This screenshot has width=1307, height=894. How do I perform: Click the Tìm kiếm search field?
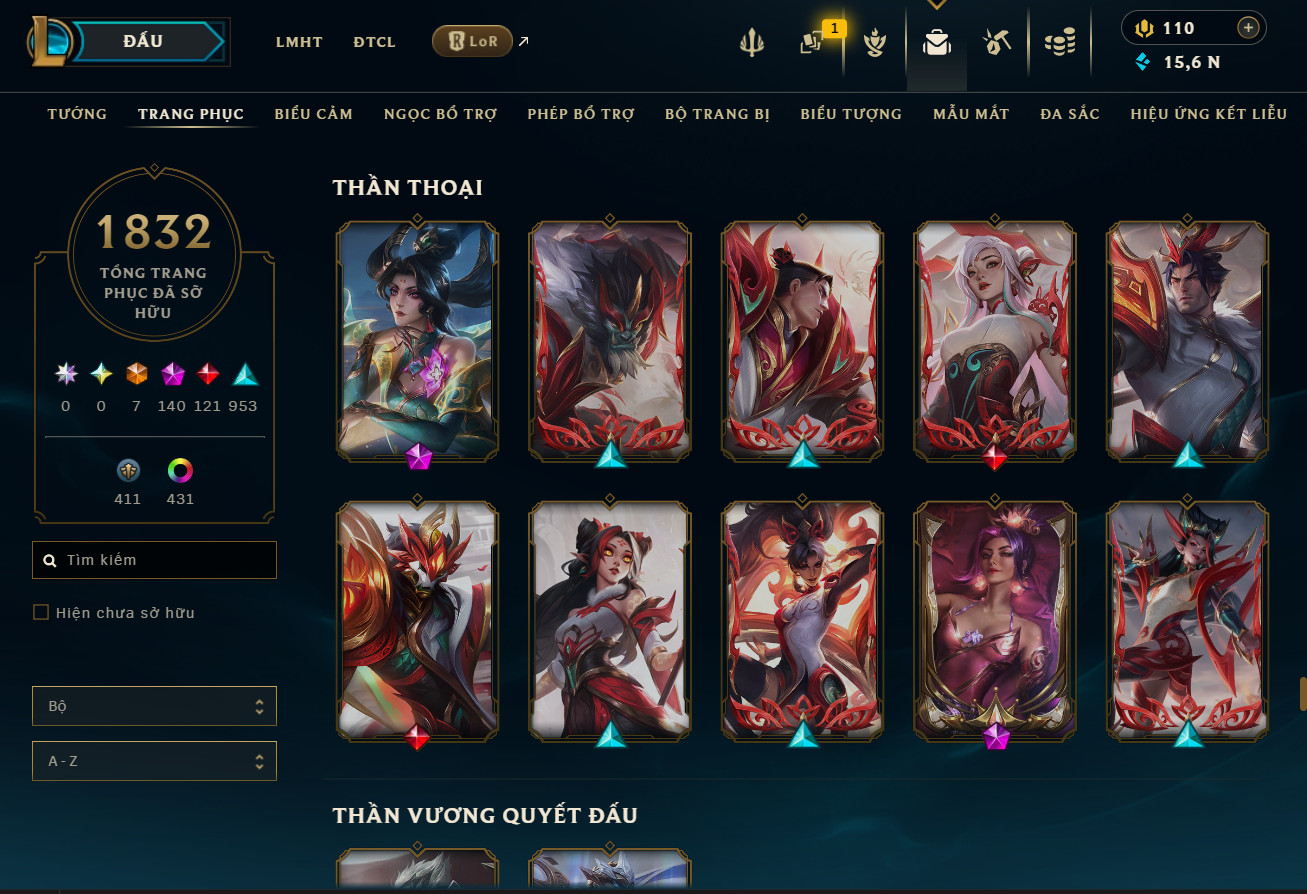point(155,560)
